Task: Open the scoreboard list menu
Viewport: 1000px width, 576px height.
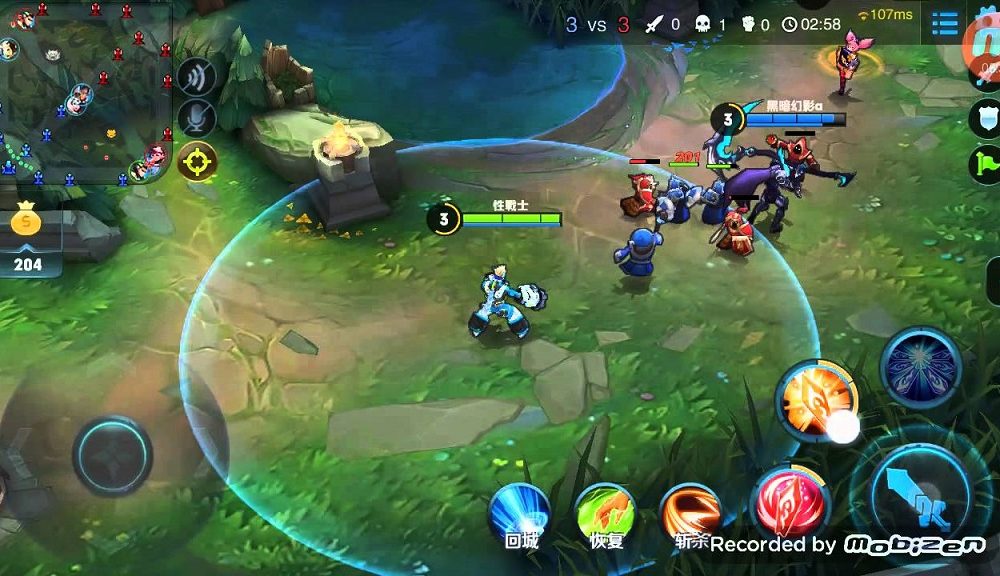Action: (x=944, y=22)
